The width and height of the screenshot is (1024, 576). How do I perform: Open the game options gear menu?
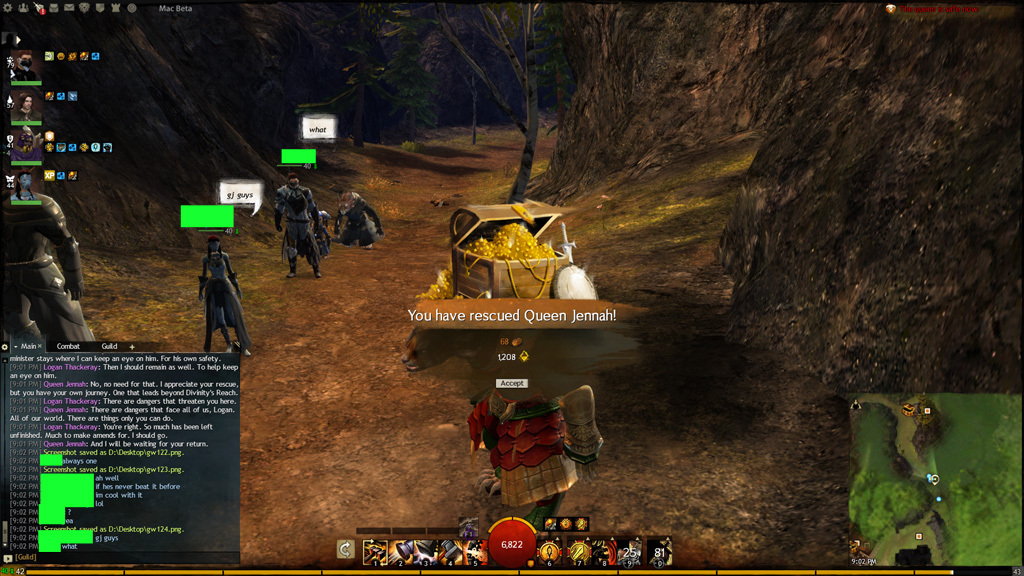click(7, 8)
